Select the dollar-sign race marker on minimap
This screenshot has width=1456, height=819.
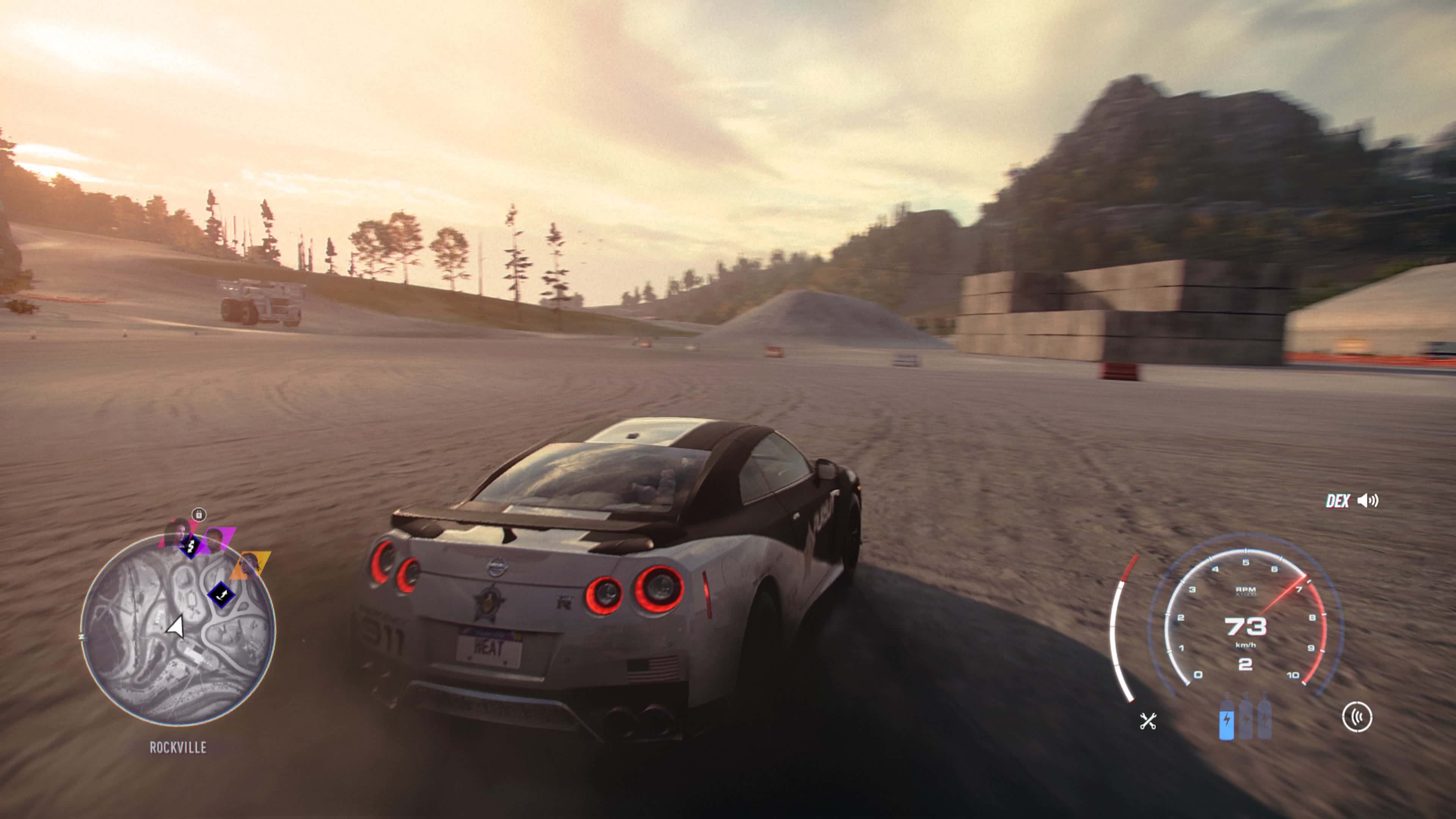(190, 546)
